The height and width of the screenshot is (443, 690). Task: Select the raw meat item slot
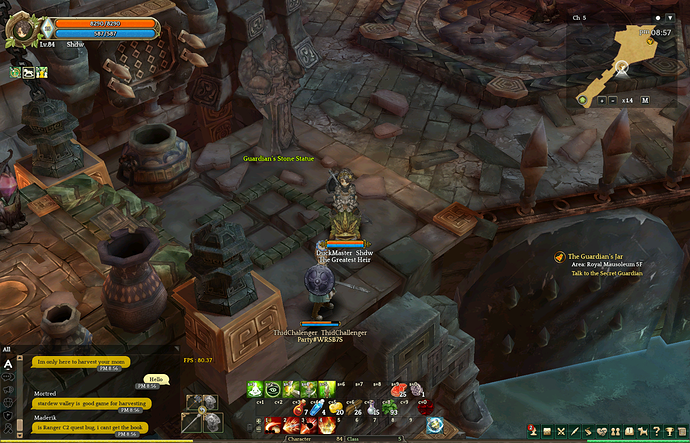click(397, 389)
